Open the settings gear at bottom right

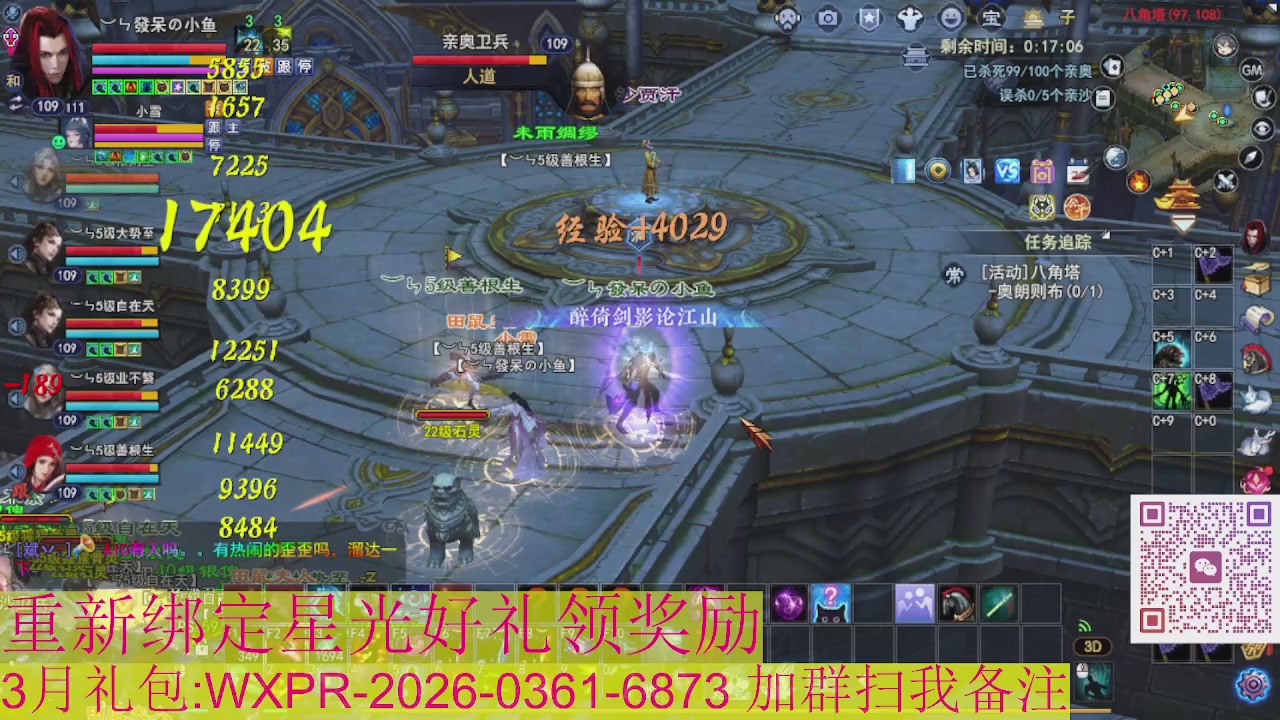pos(1250,685)
